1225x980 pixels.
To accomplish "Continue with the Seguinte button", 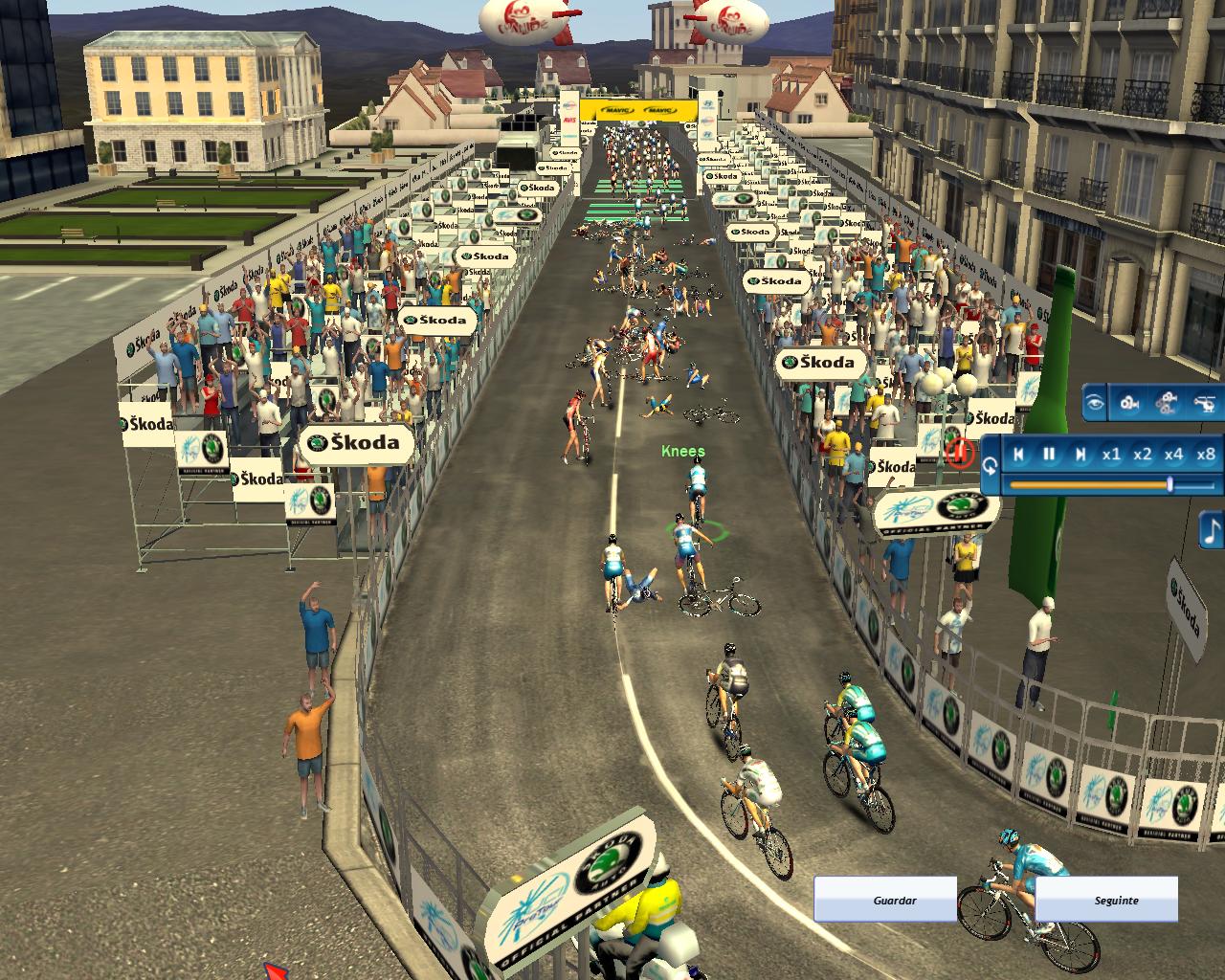I will coord(1106,900).
